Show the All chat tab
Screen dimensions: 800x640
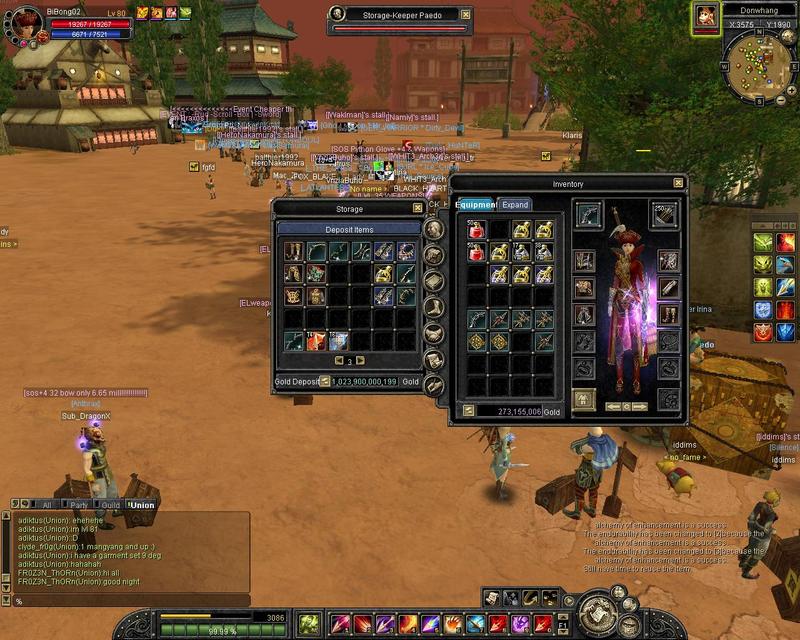[x=46, y=505]
